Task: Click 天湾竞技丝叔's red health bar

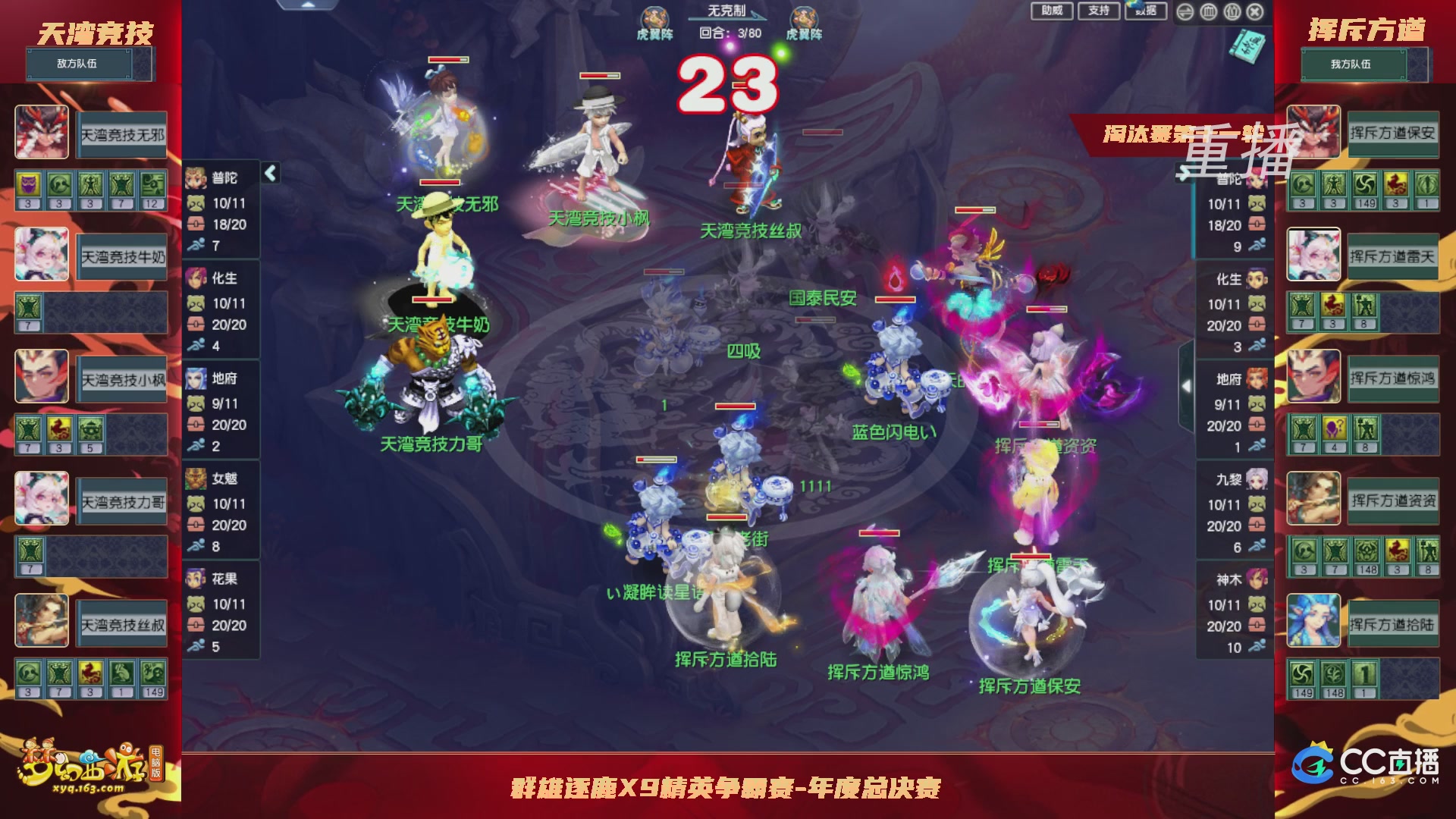Action: click(743, 185)
